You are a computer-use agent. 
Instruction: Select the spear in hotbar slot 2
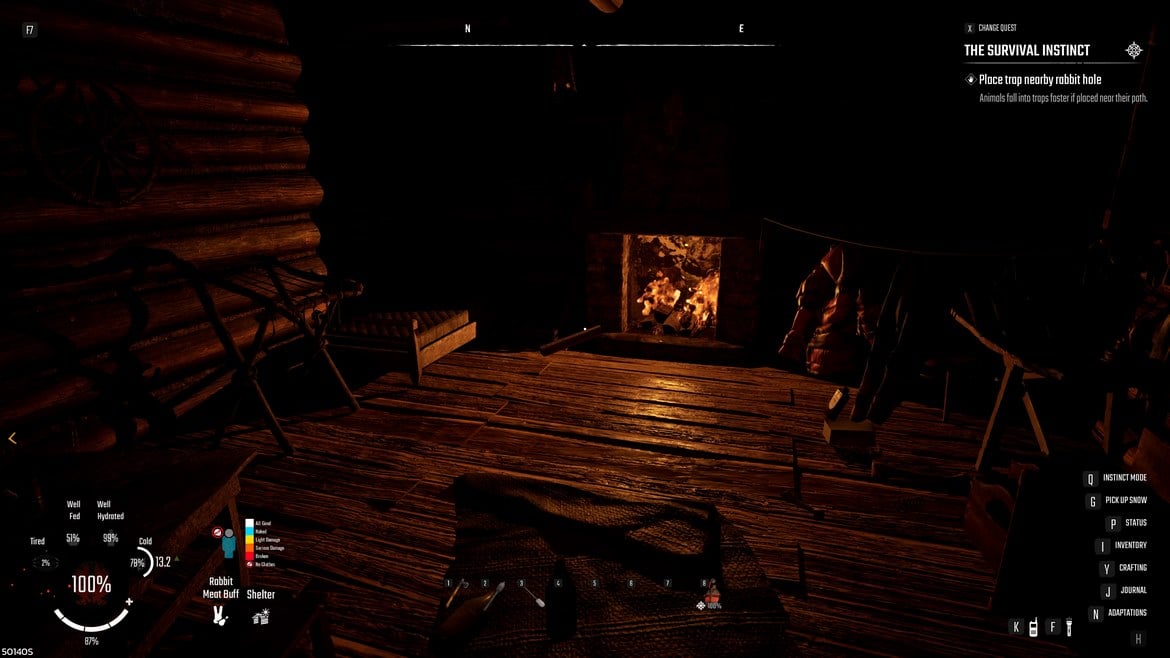[492, 598]
